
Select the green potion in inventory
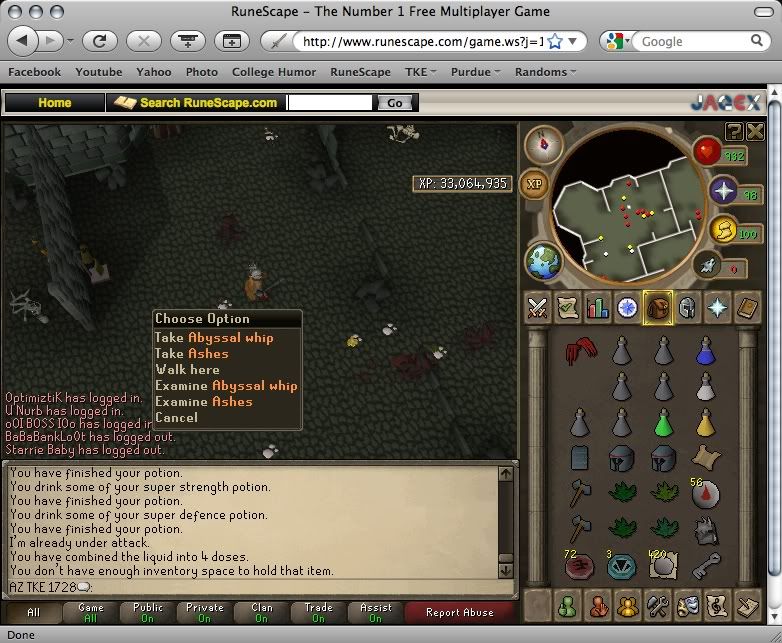pyautogui.click(x=662, y=422)
